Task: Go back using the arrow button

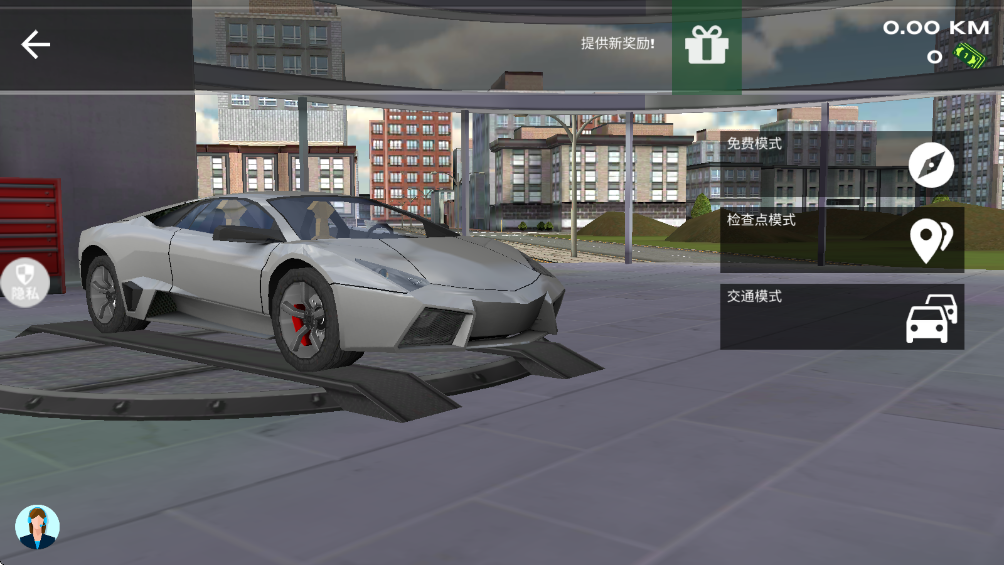Action: [36, 44]
